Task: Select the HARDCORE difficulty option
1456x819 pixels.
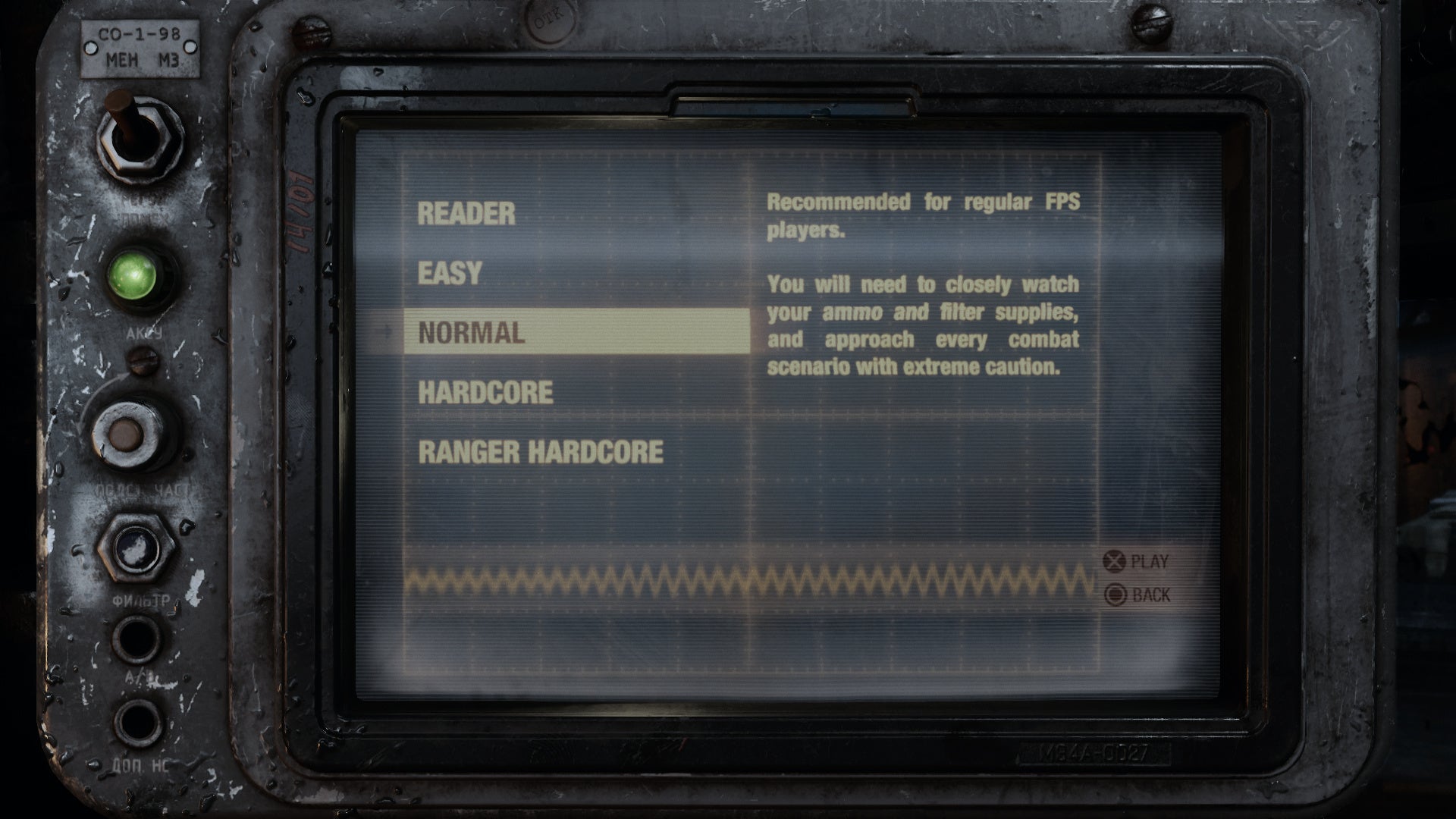Action: pyautogui.click(x=485, y=393)
